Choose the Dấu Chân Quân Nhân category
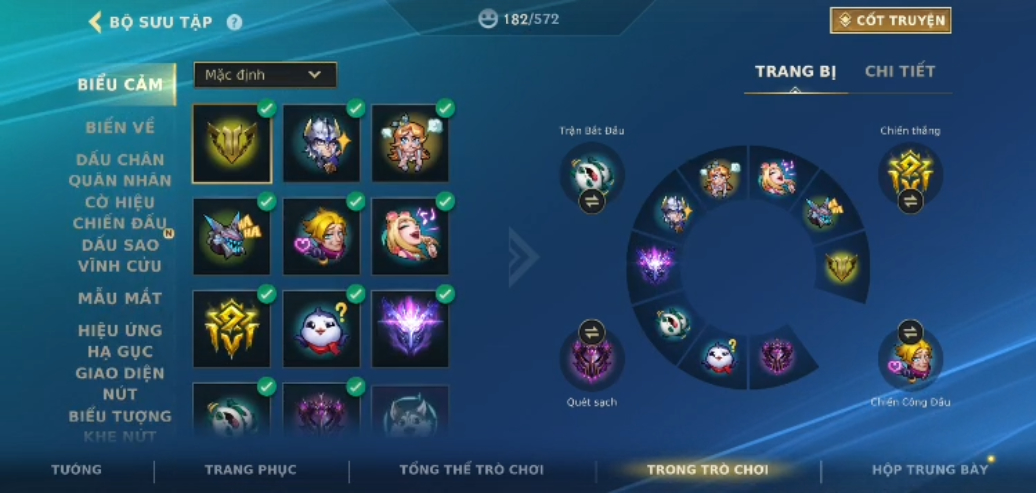This screenshot has width=1036, height=493. [120, 170]
